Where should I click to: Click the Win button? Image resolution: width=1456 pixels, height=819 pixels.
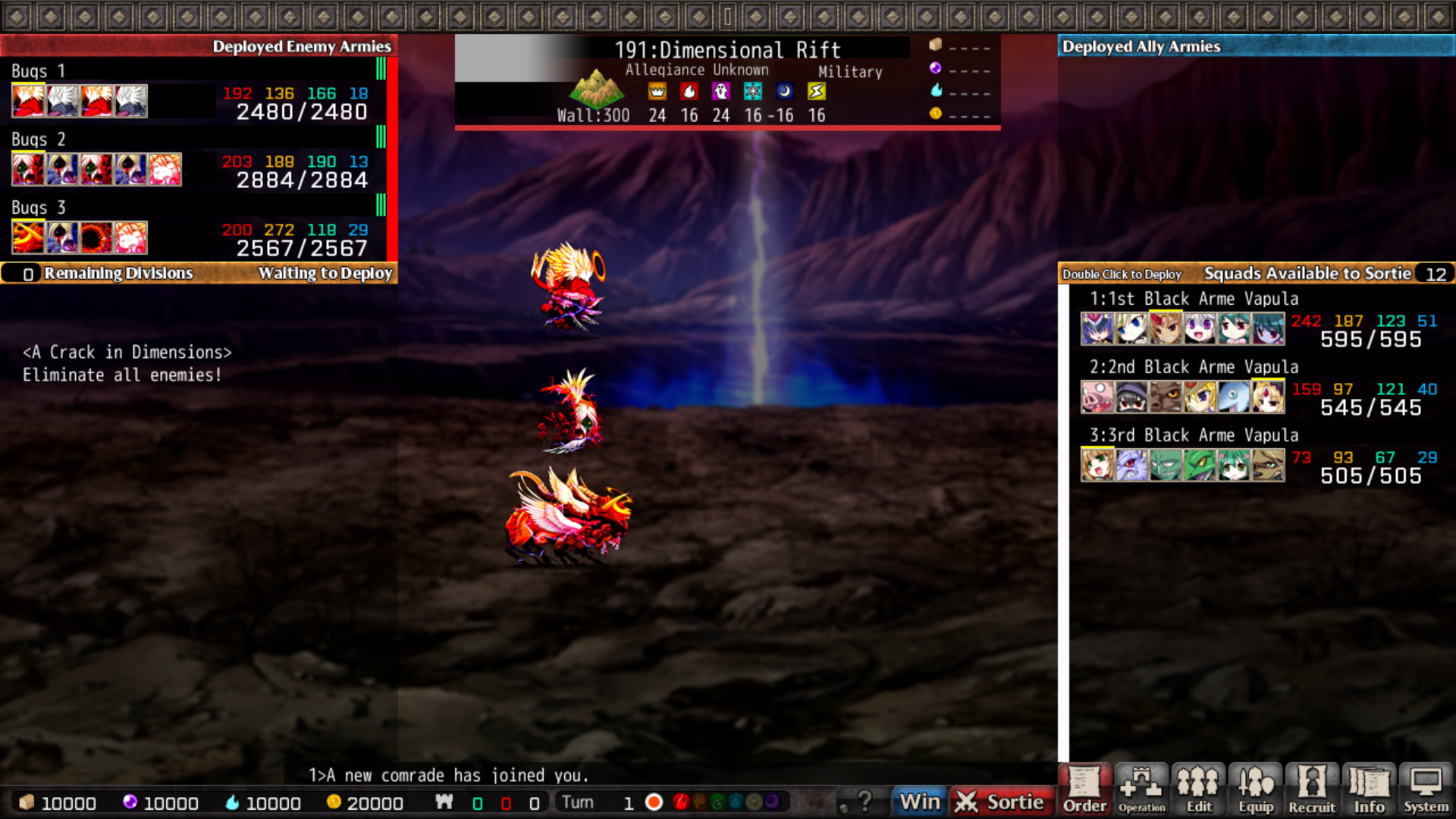[918, 800]
